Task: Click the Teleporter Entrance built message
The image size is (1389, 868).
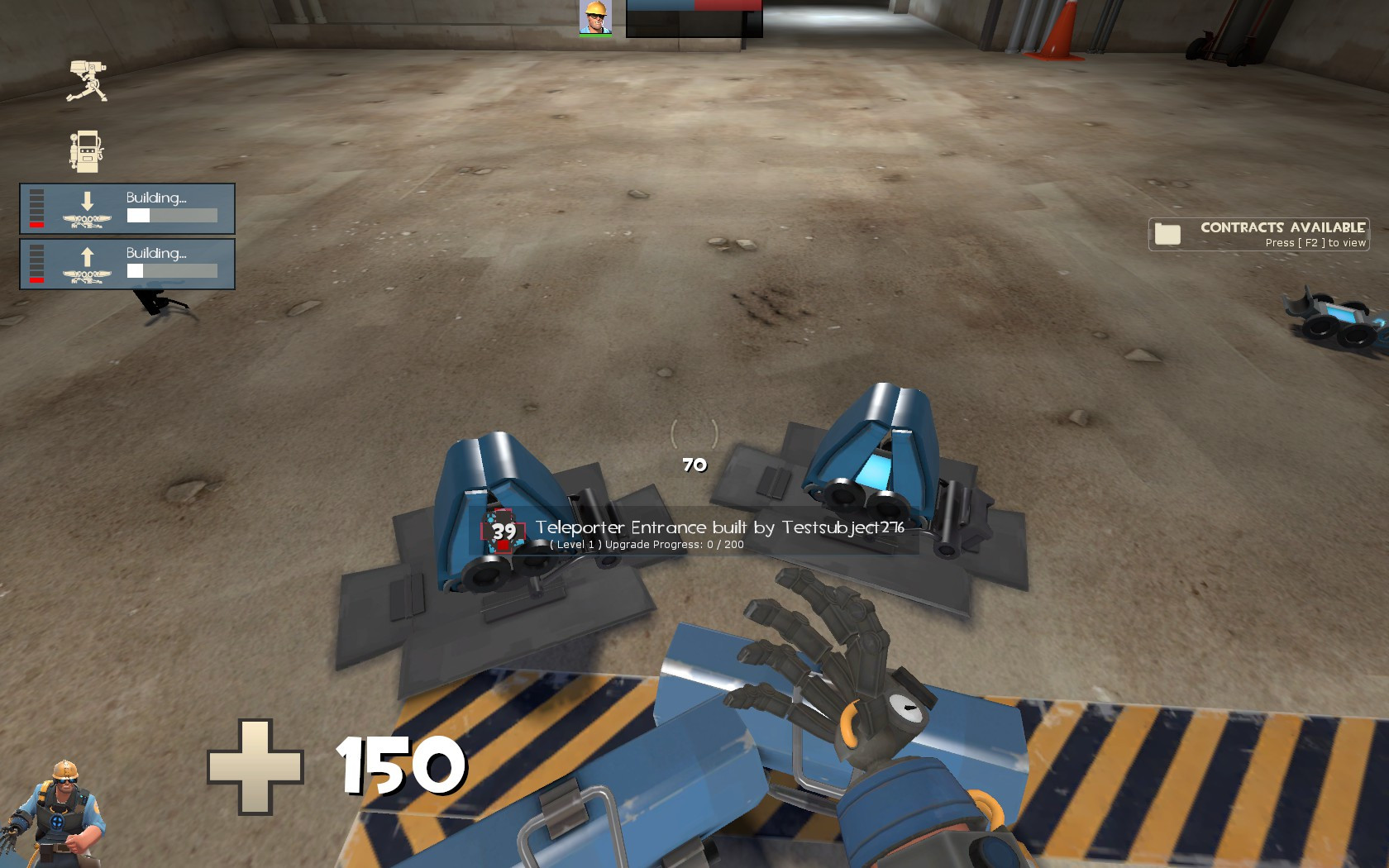Action: [718, 527]
